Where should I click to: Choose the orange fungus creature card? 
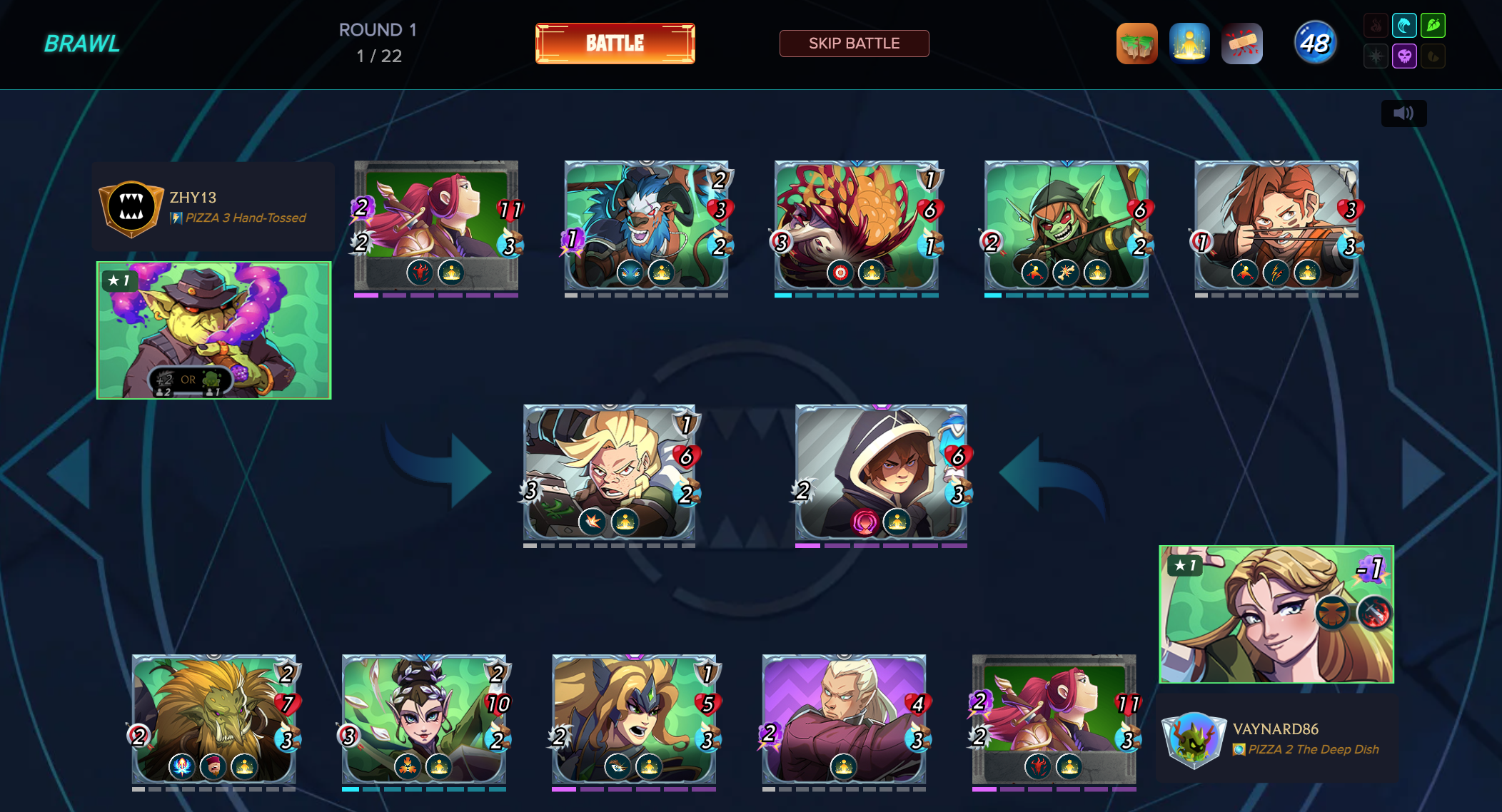click(856, 225)
